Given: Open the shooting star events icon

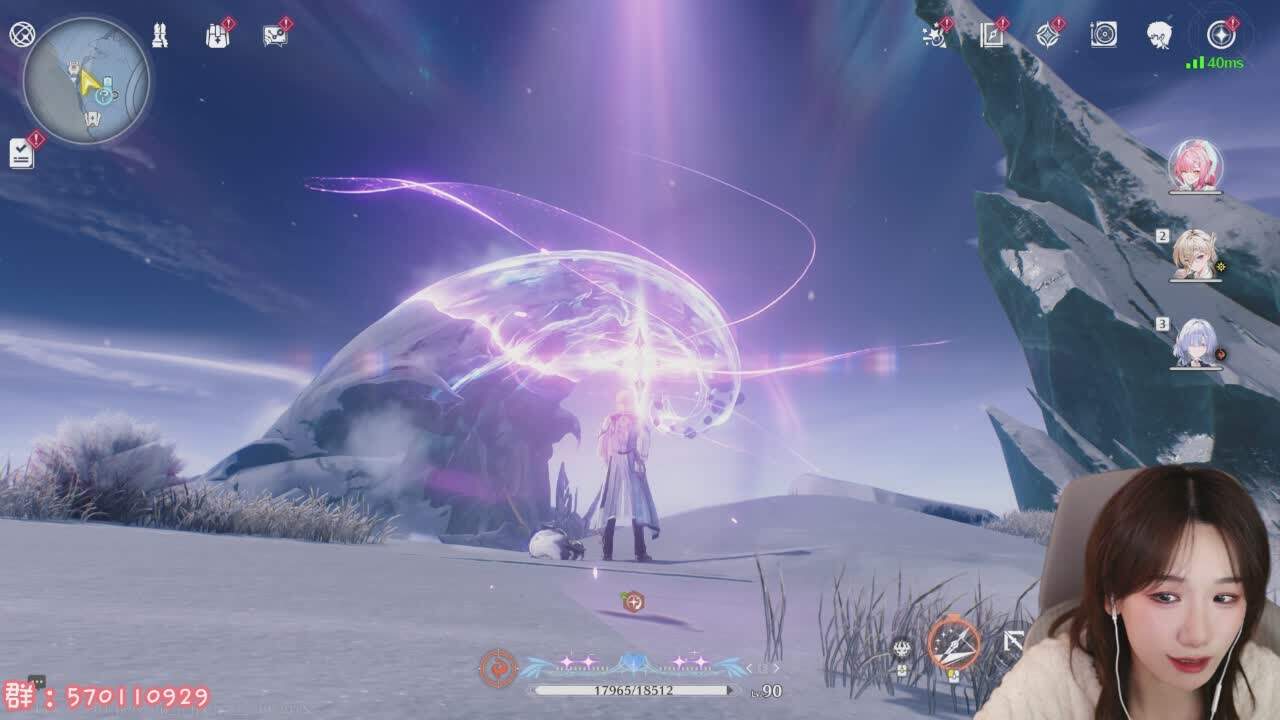Looking at the screenshot, I should [934, 36].
